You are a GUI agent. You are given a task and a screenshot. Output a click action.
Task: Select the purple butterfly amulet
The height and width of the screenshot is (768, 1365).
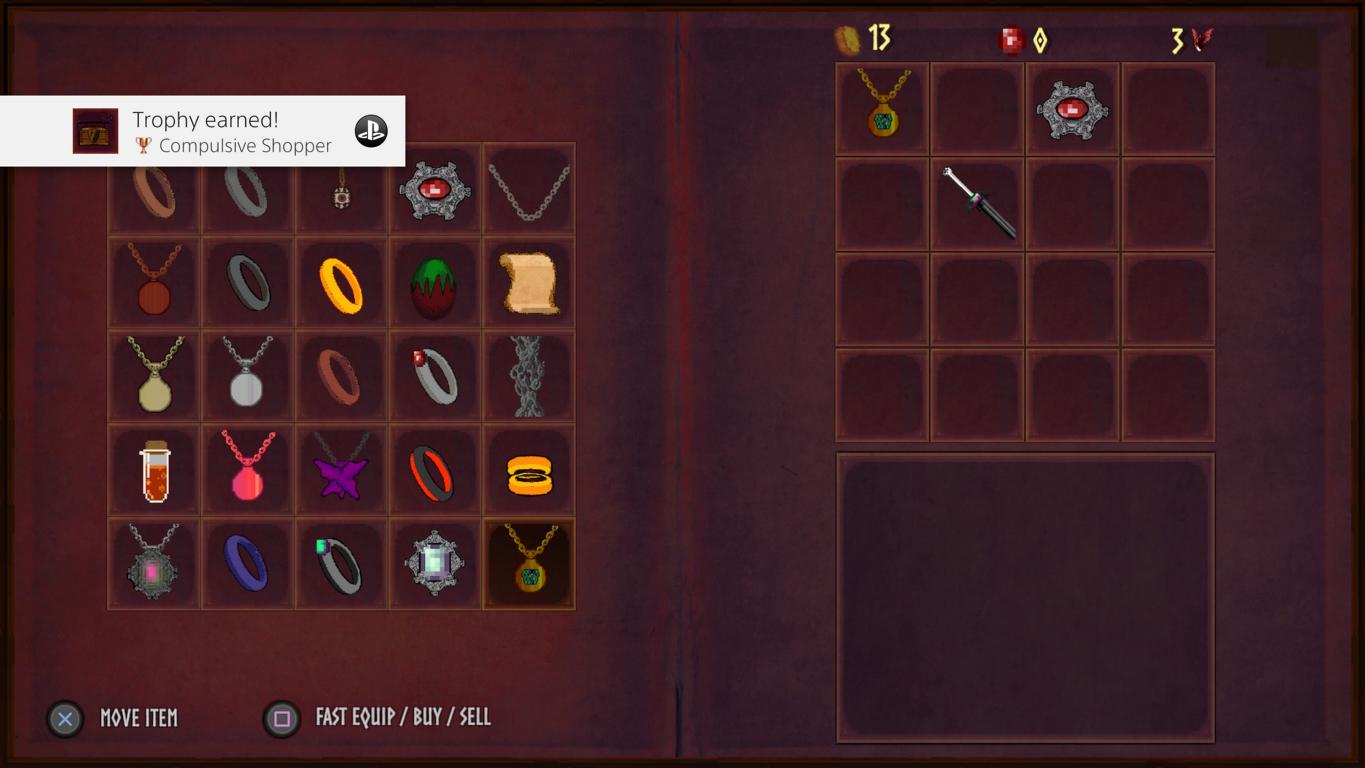pos(341,471)
